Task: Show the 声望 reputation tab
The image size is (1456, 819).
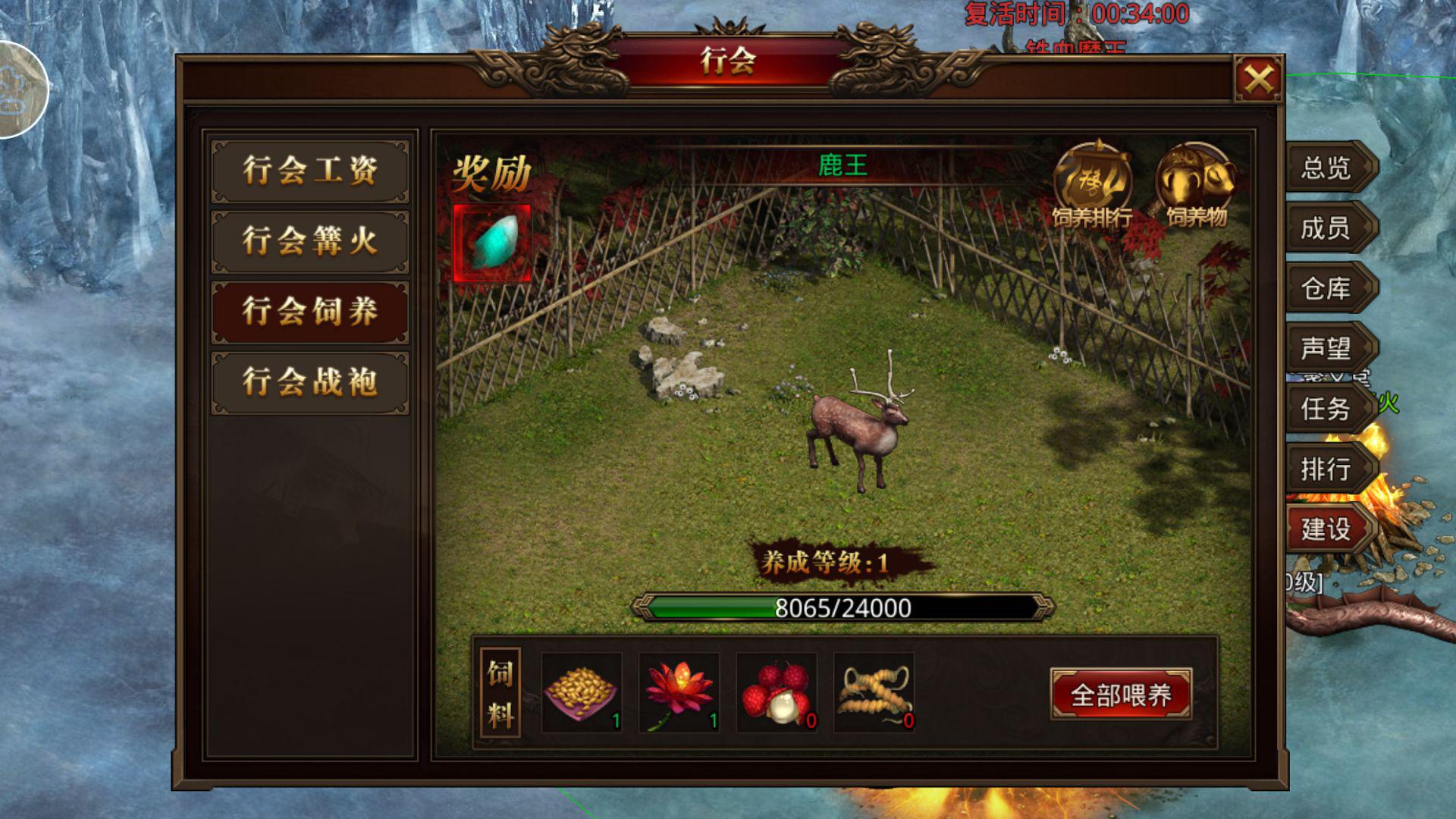Action: [x=1326, y=348]
